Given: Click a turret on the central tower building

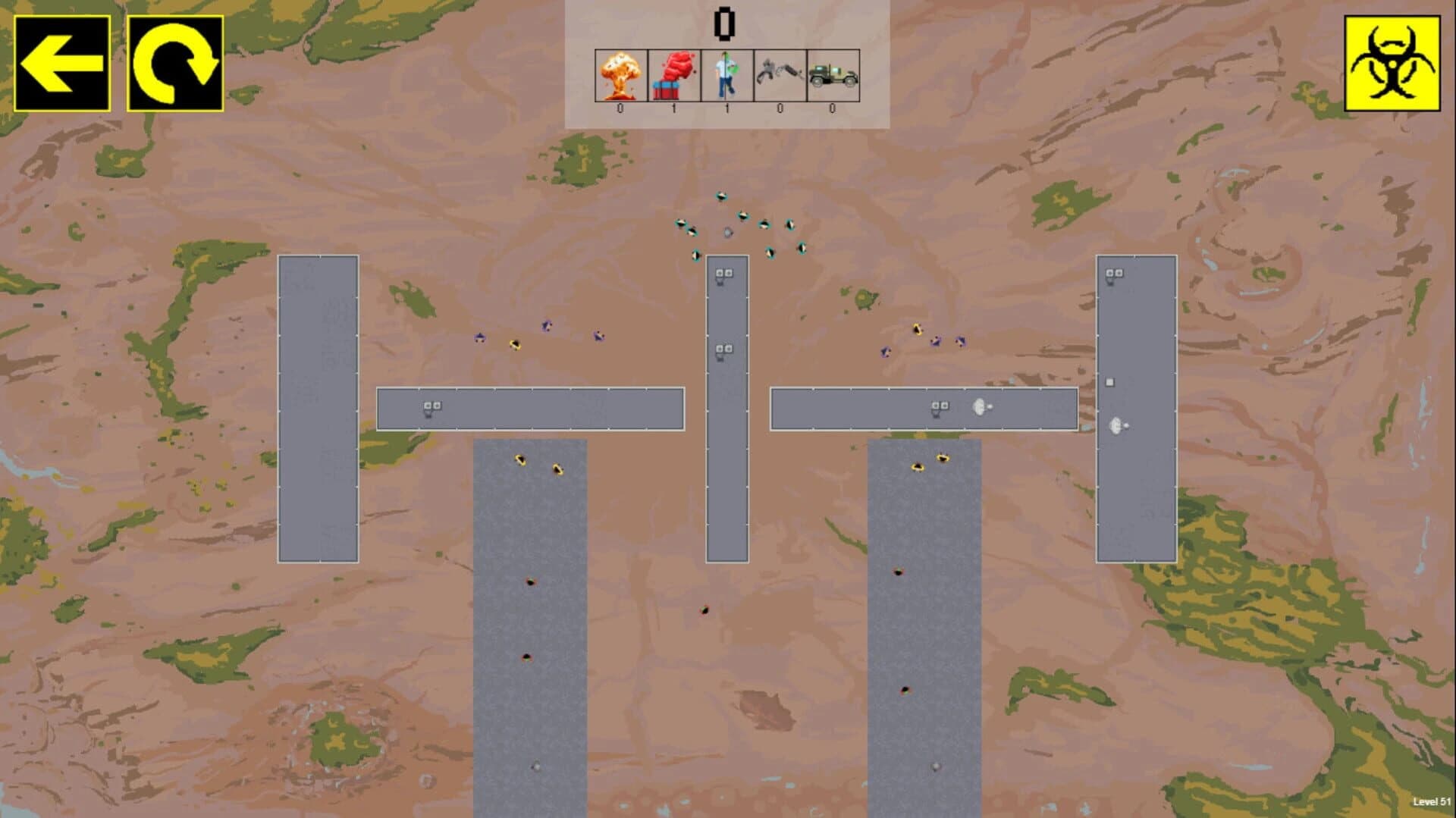Looking at the screenshot, I should [x=723, y=273].
